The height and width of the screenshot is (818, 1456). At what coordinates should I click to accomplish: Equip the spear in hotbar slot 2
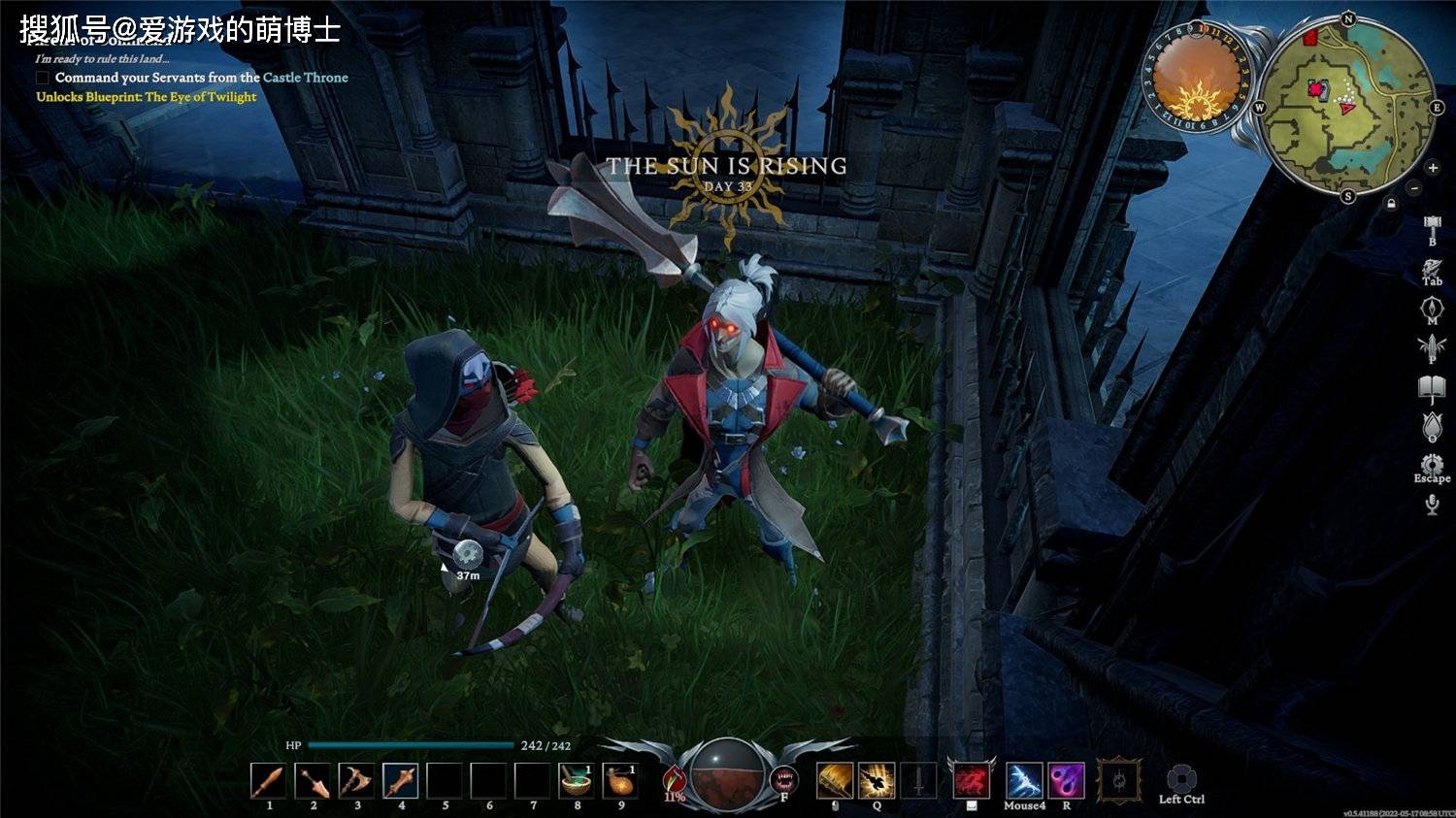point(313,780)
